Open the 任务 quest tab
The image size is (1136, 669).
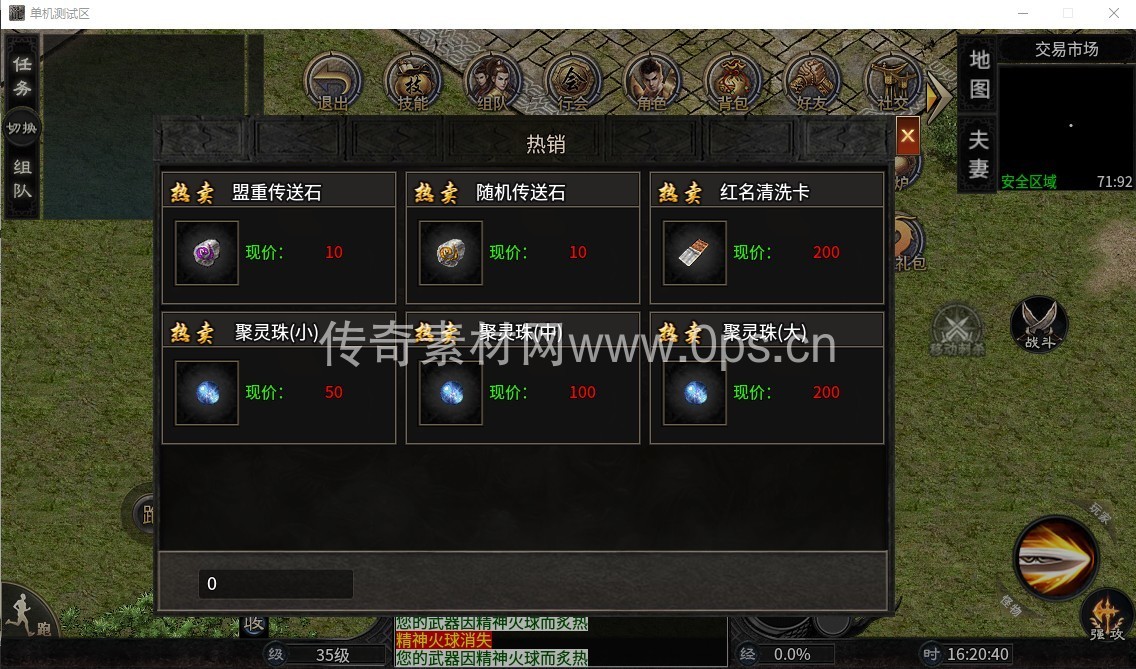(21, 75)
